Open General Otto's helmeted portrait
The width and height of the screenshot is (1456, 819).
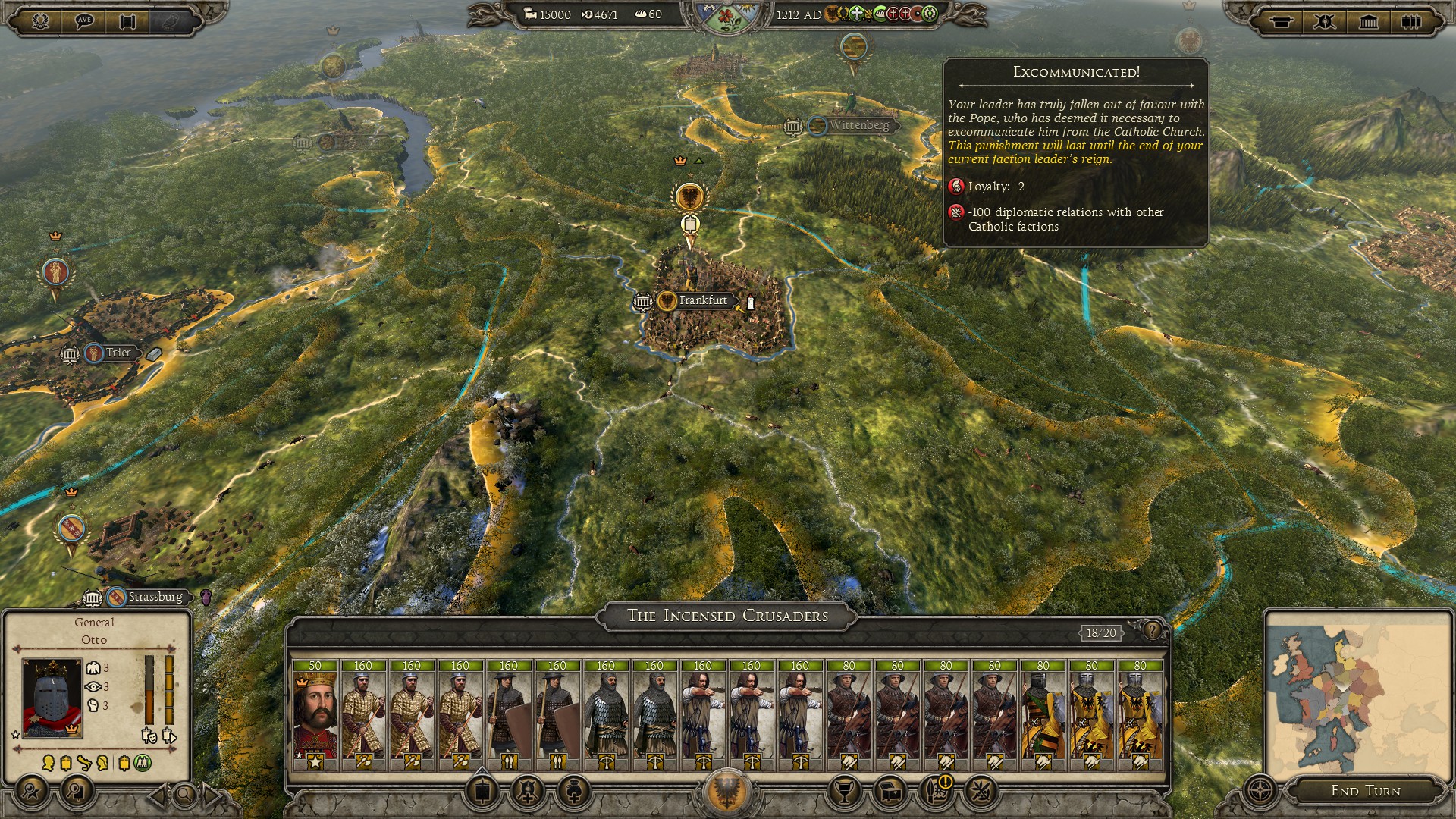(x=52, y=698)
